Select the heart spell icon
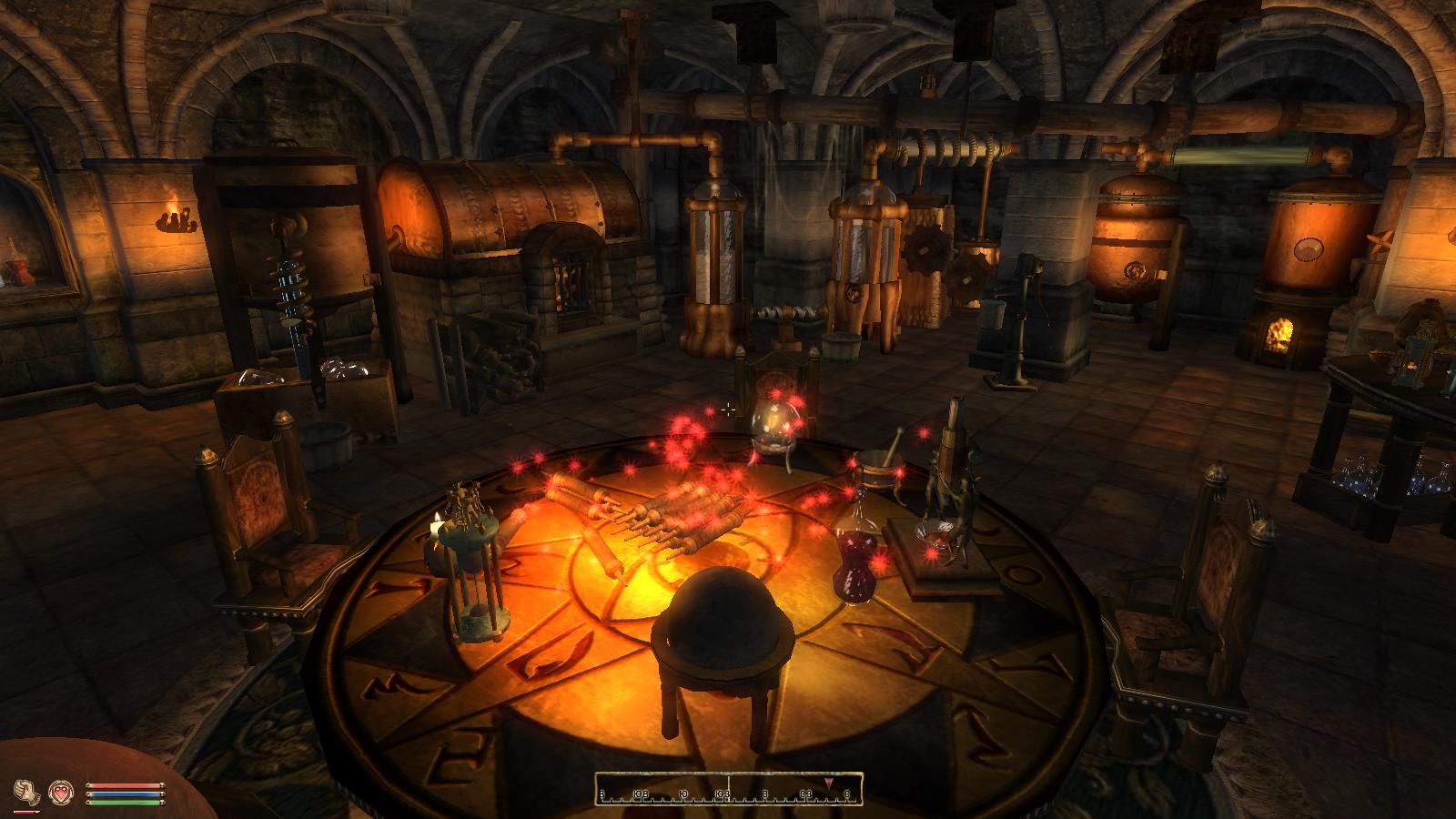The width and height of the screenshot is (1456, 819). (x=61, y=793)
